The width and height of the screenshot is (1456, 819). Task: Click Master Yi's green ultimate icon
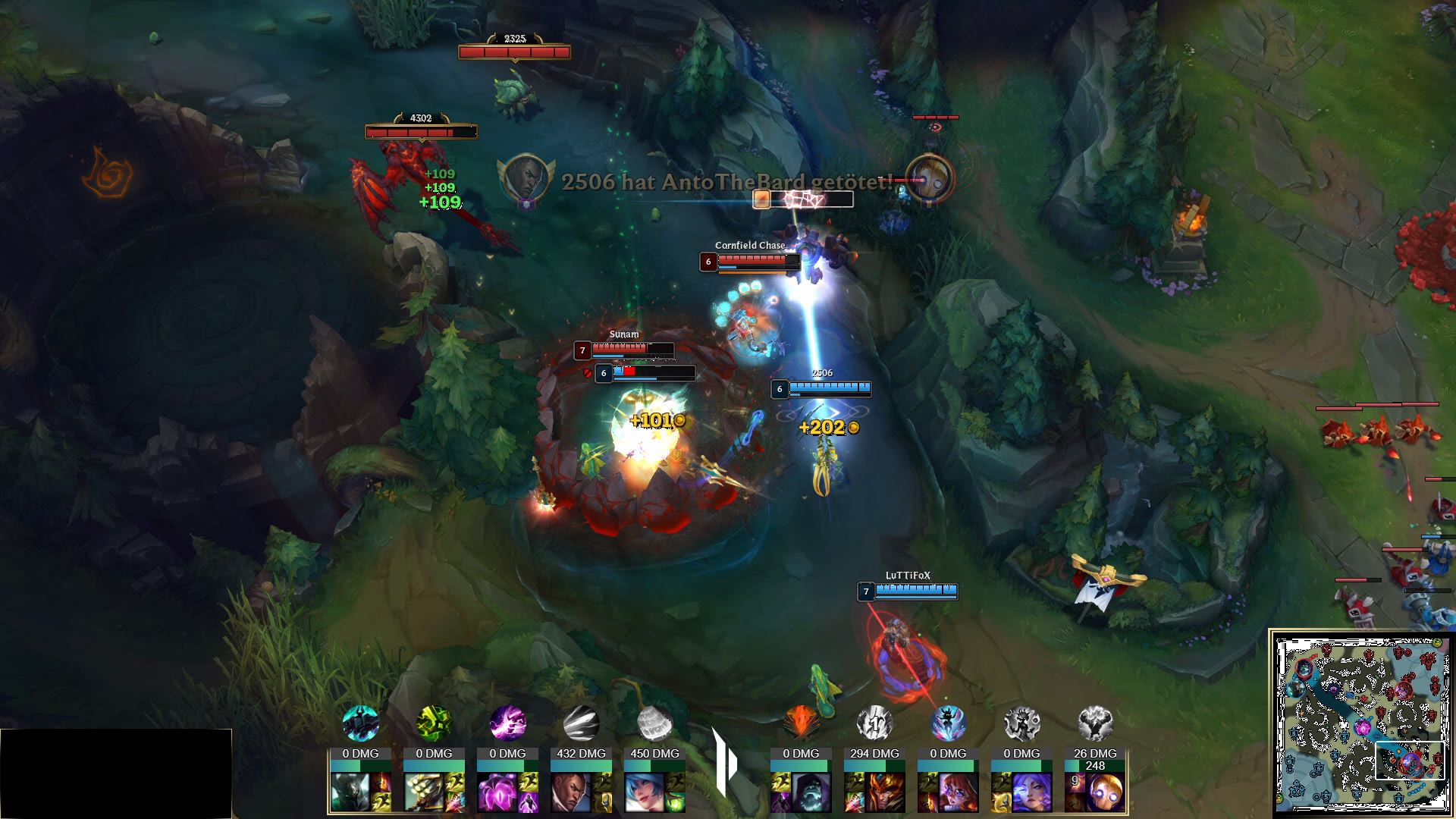(434, 723)
